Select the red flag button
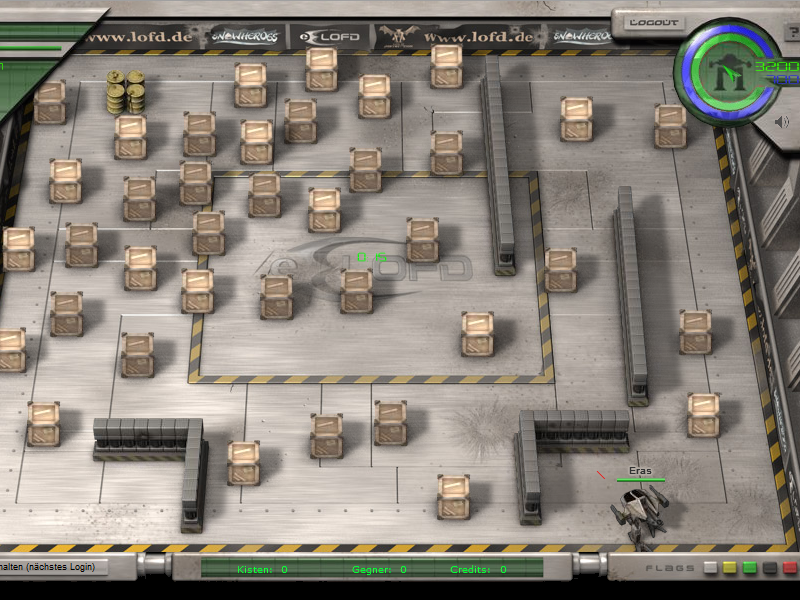Screen dimensions: 800x600 tap(790, 568)
